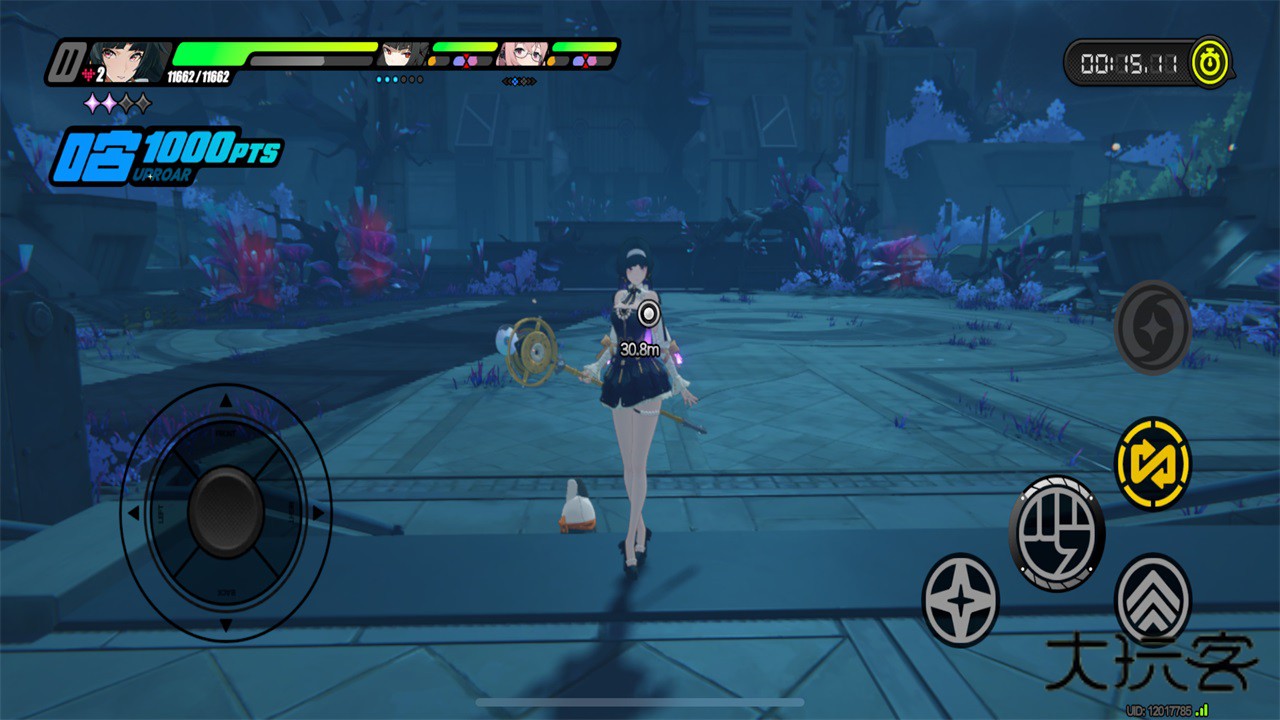Viewport: 1280px width, 720px height.
Task: Activate the dimmed ultimate skill button
Action: (1153, 327)
